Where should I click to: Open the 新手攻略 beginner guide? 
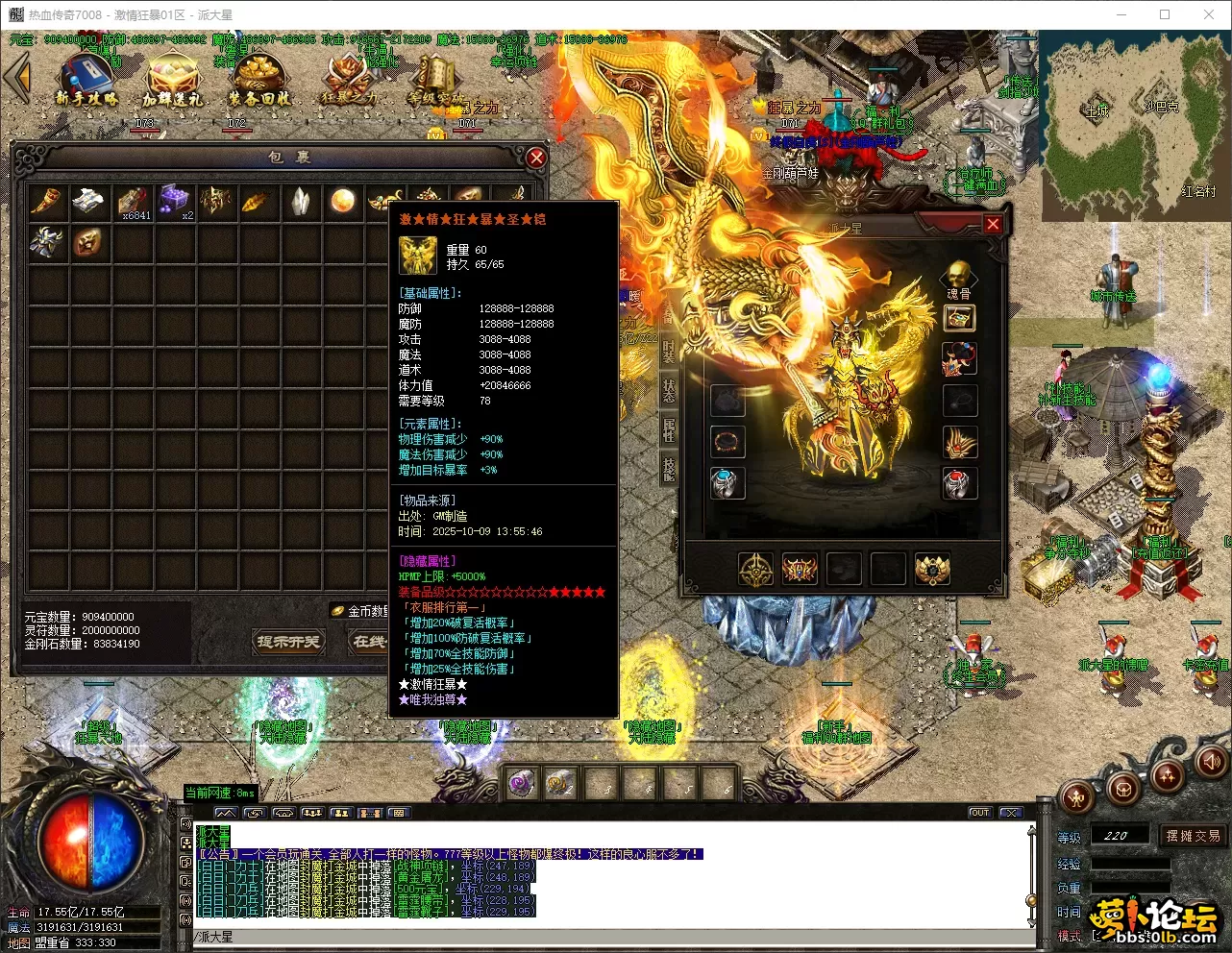click(x=86, y=80)
